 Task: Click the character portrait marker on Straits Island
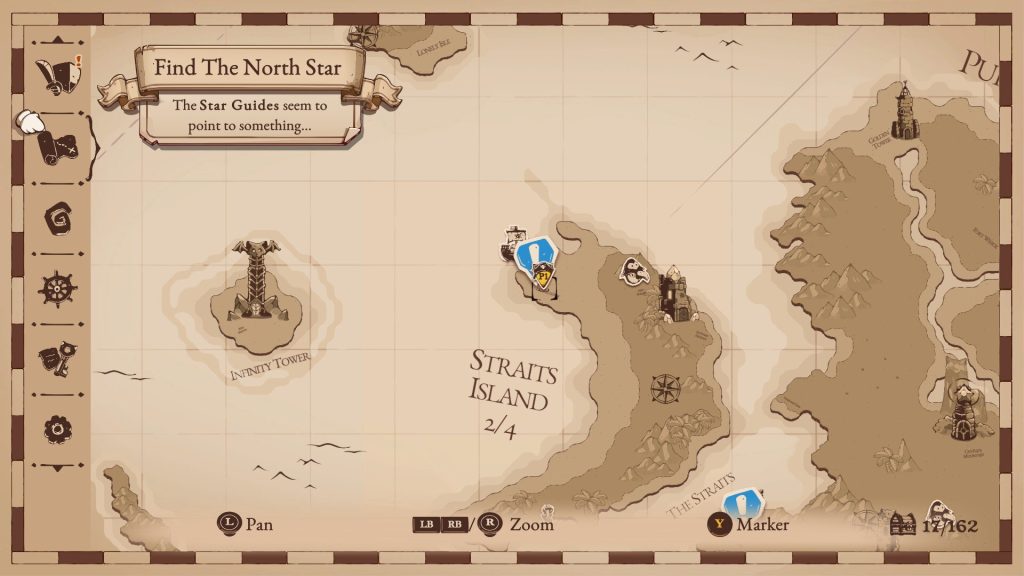[633, 271]
